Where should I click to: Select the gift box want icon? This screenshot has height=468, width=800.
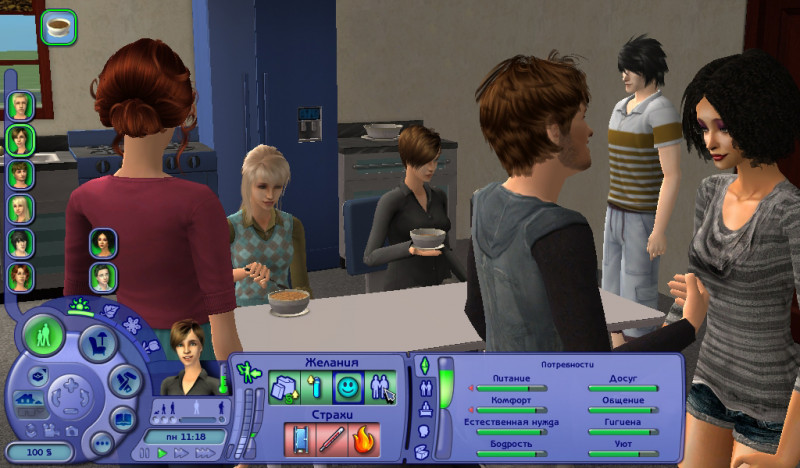point(282,387)
